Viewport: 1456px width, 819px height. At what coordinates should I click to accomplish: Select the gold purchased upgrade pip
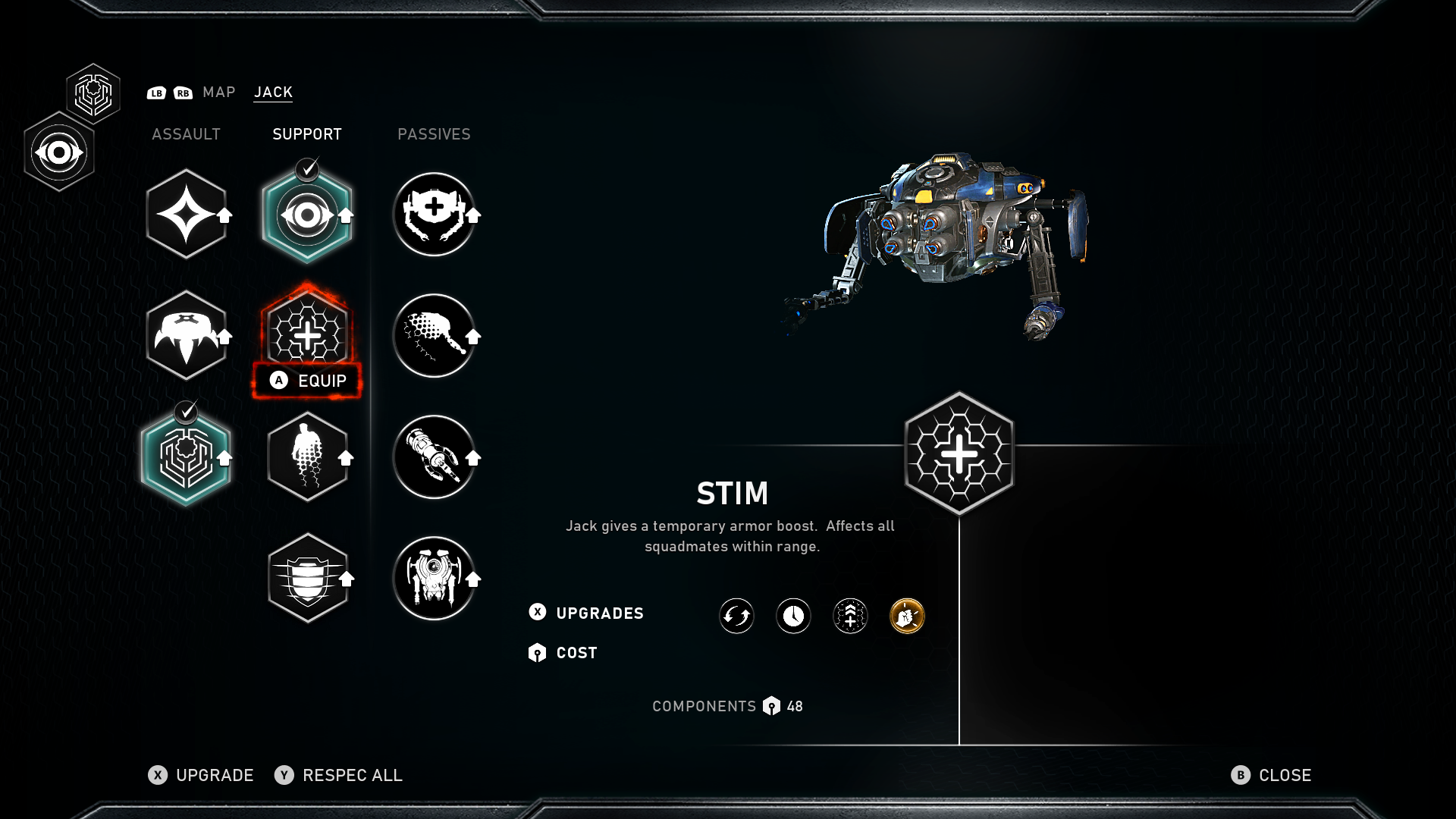pos(906,616)
